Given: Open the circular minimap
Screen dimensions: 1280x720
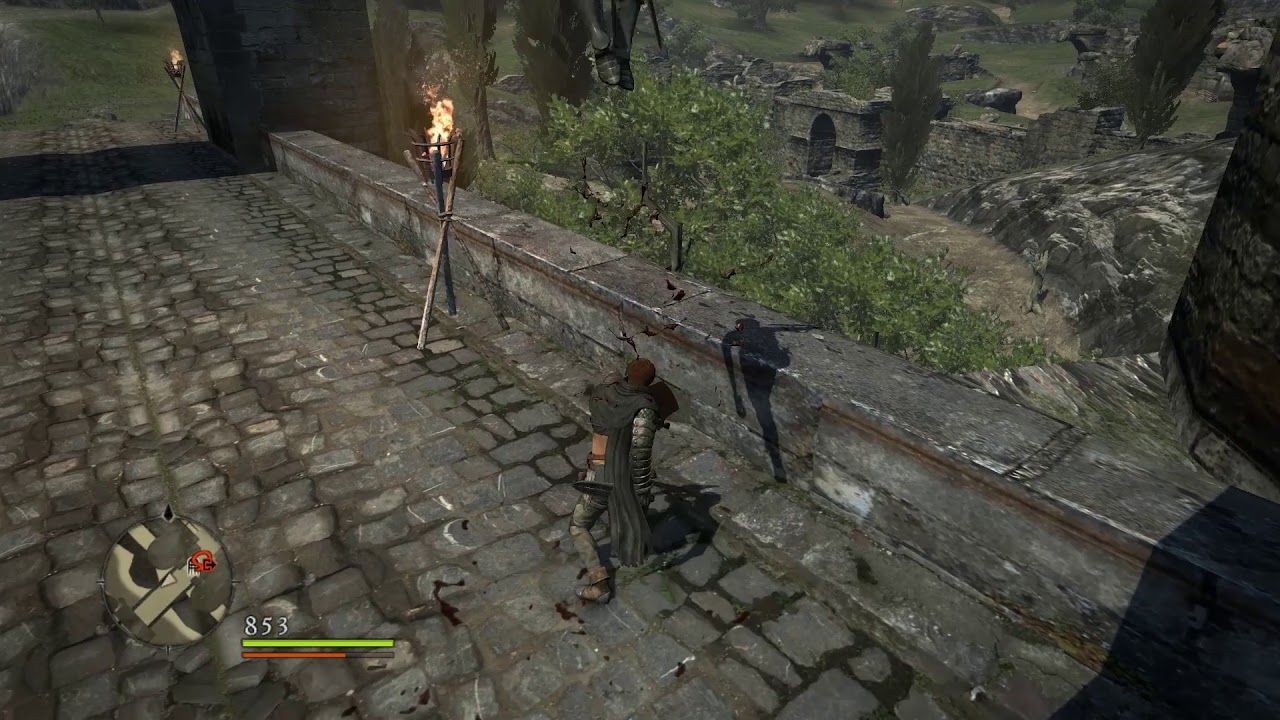Looking at the screenshot, I should click(167, 580).
